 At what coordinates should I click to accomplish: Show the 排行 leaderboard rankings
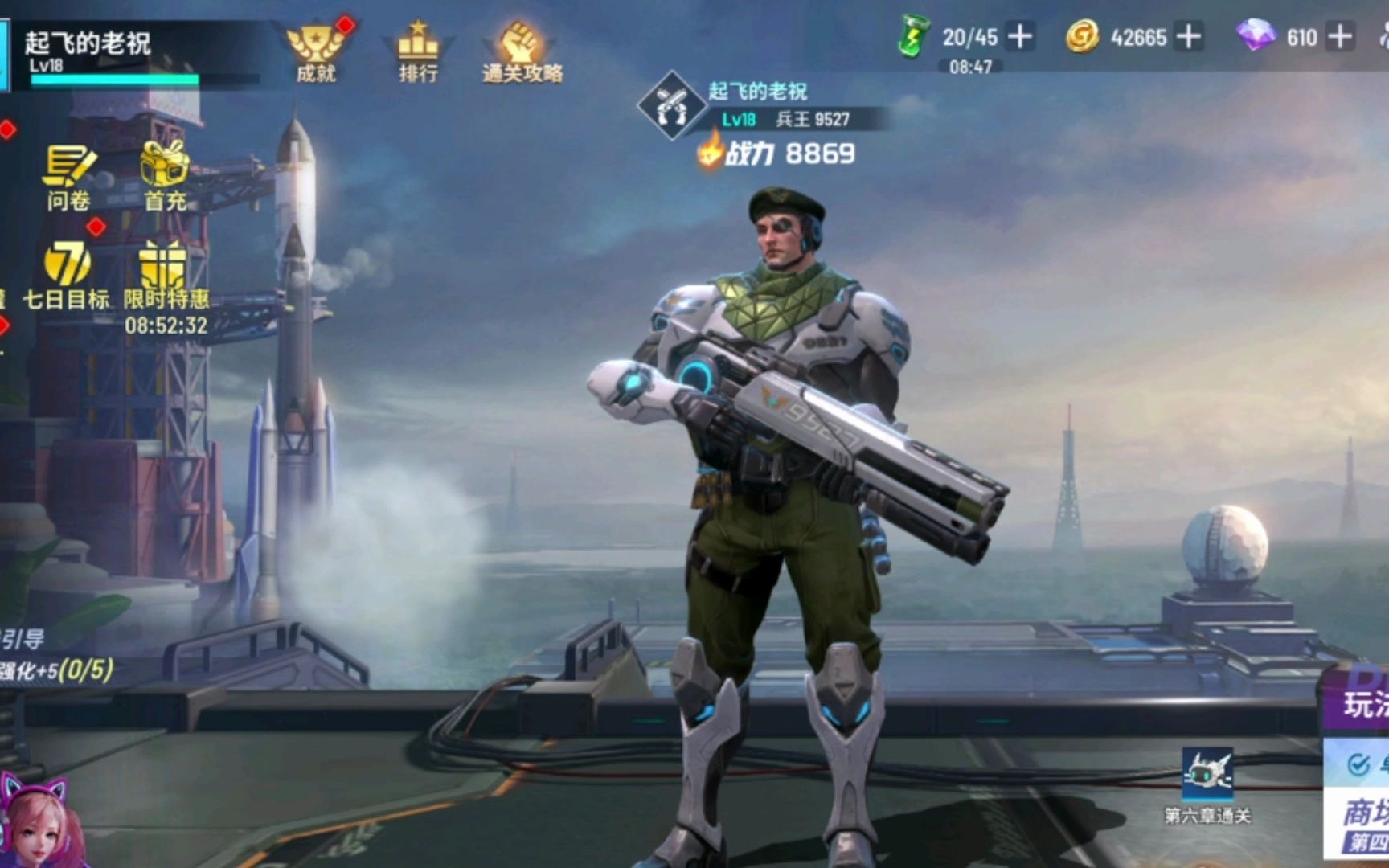click(x=418, y=51)
